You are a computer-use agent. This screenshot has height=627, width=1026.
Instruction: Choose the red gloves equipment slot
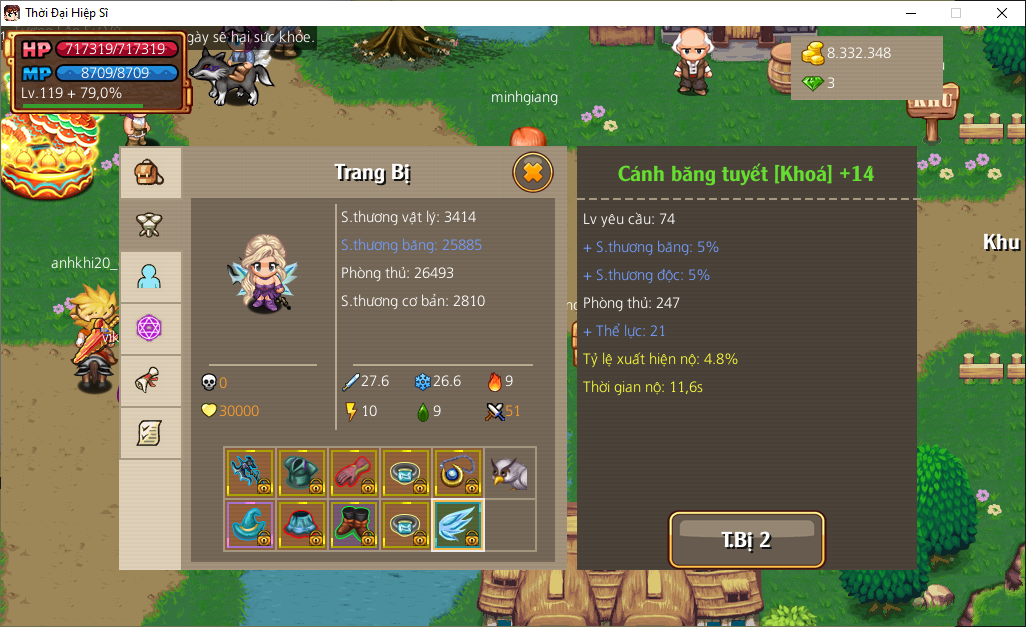coord(354,473)
